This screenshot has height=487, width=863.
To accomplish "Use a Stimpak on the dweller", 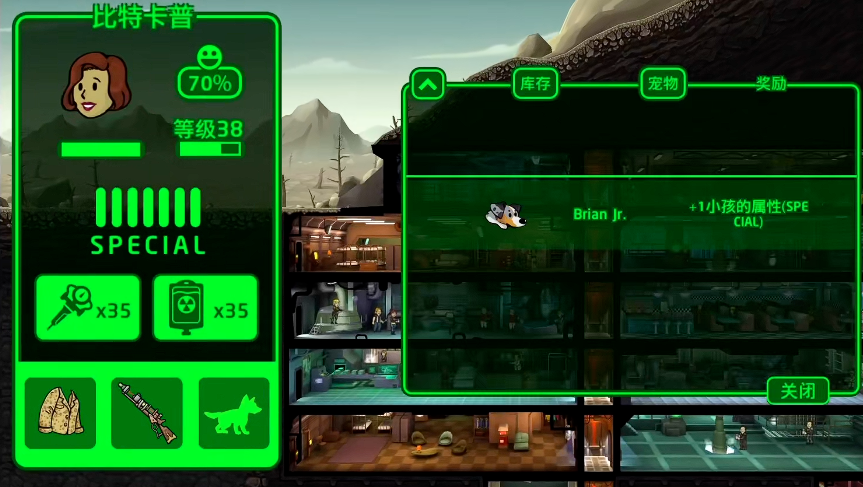I will coord(88,308).
